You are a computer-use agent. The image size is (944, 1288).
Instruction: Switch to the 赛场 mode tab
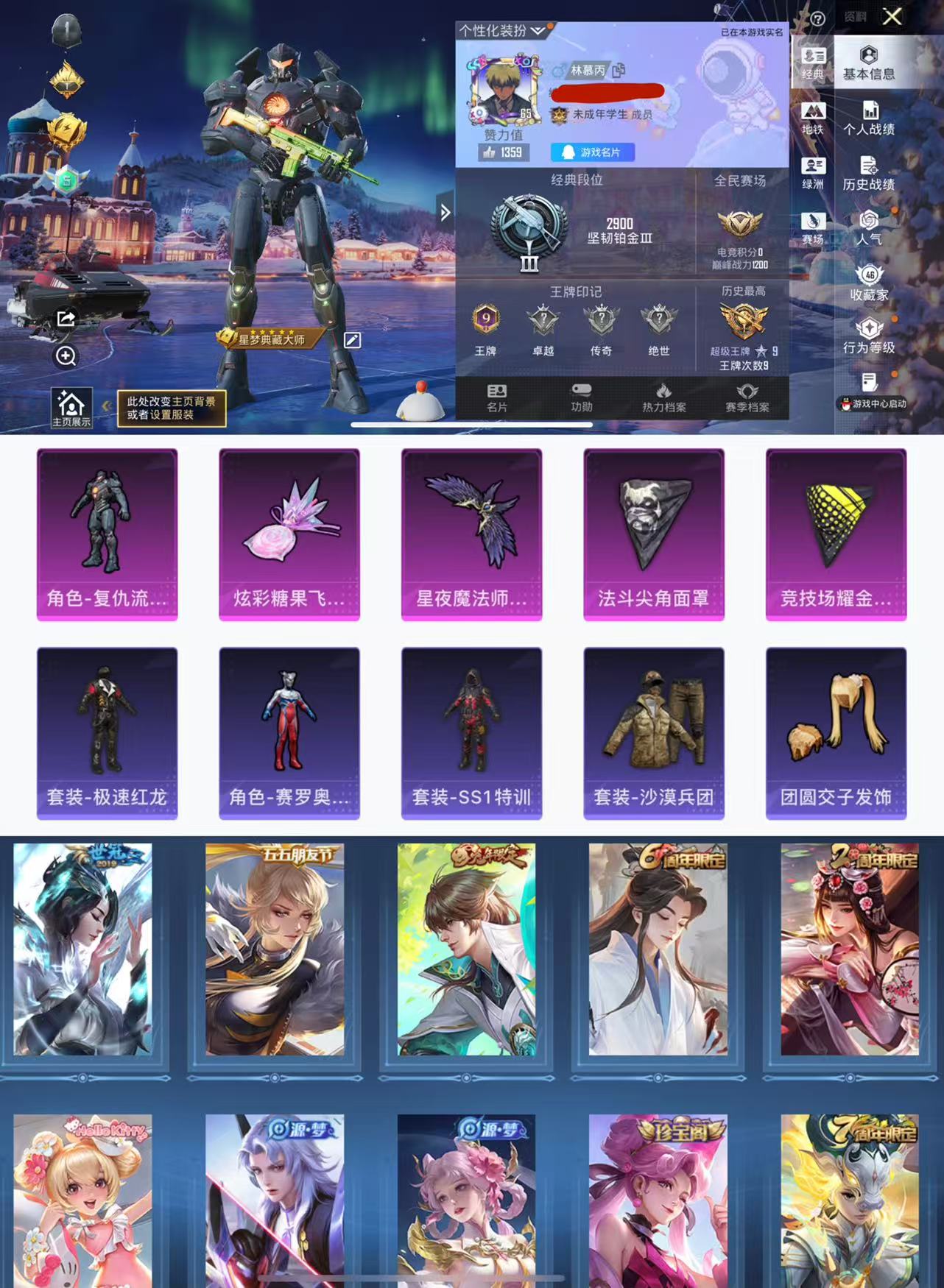813,229
